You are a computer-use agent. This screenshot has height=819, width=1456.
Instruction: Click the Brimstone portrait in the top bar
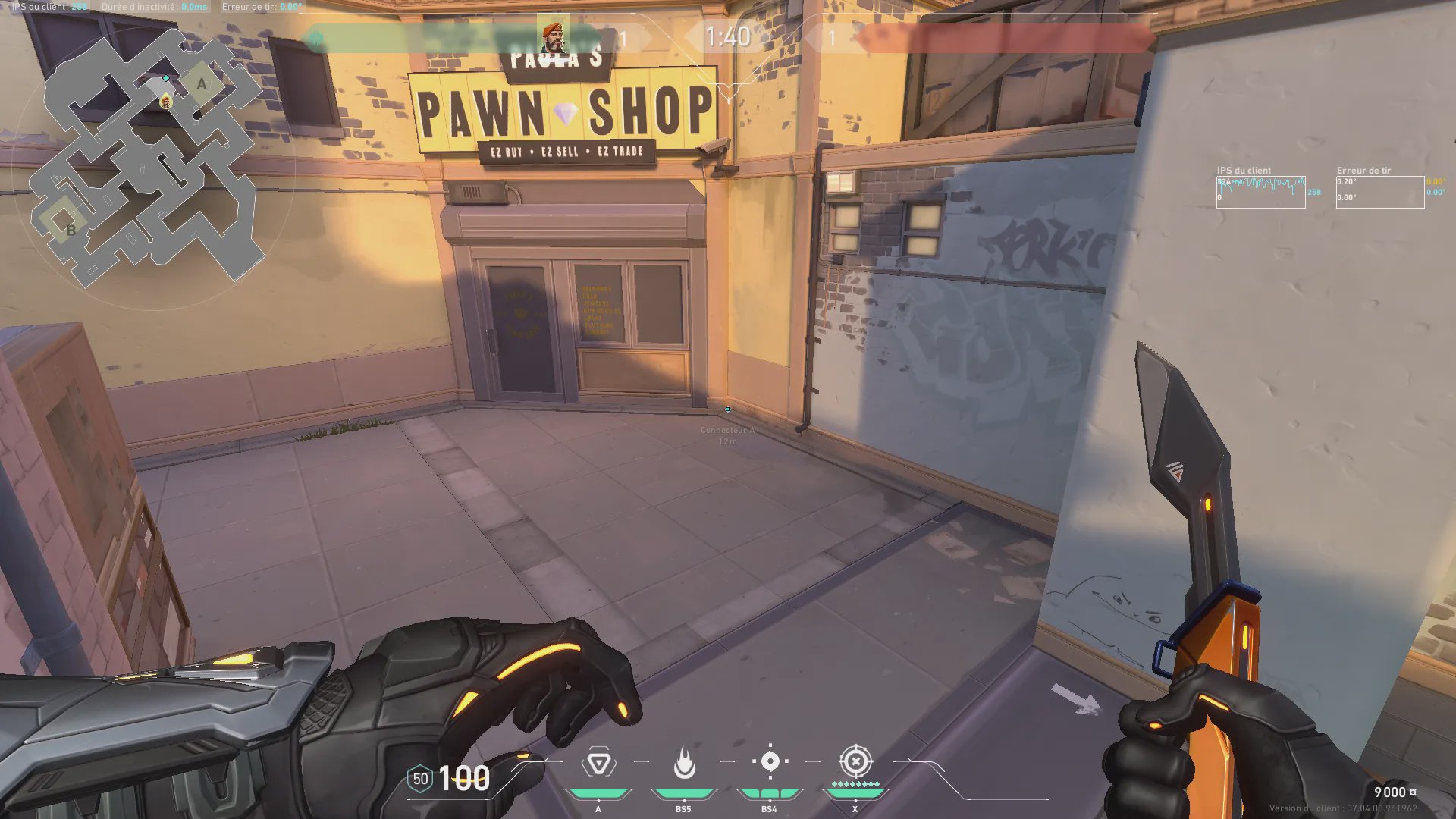[x=554, y=36]
